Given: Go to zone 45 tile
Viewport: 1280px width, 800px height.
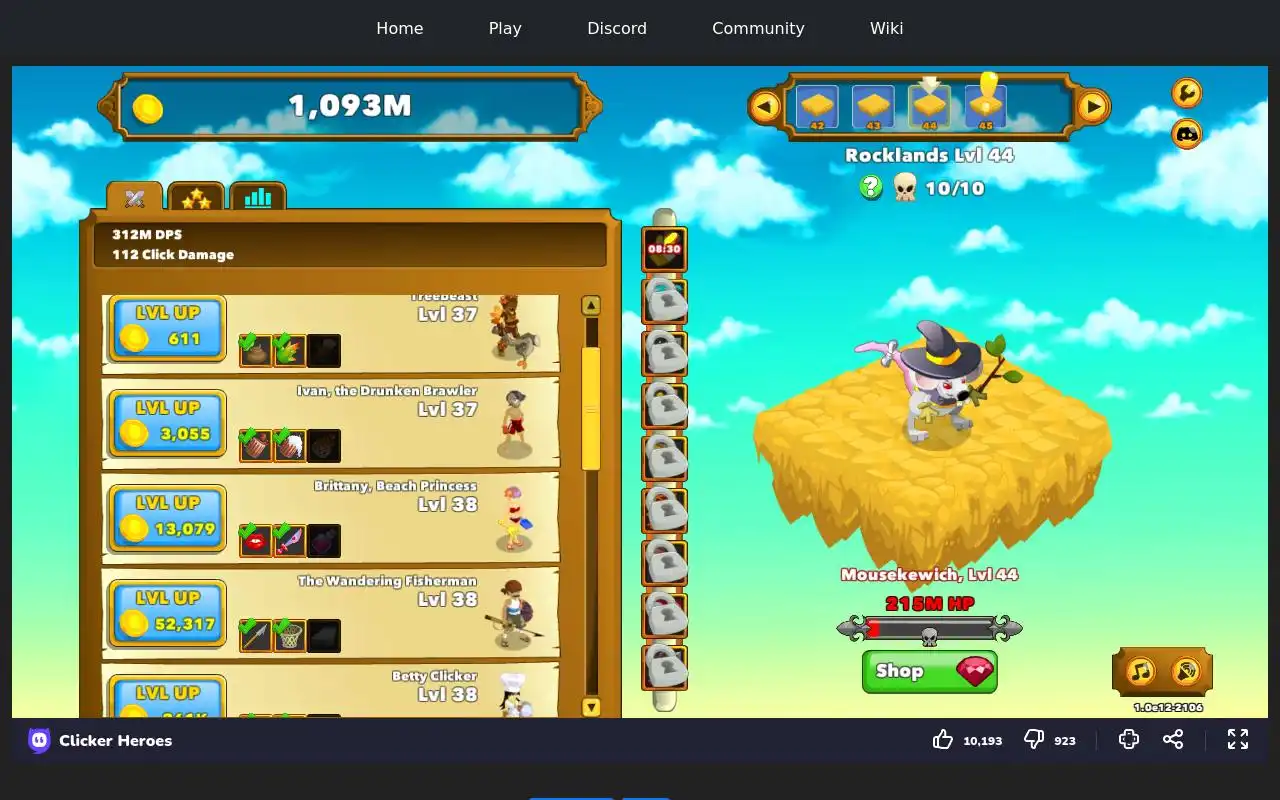Looking at the screenshot, I should pyautogui.click(x=986, y=106).
